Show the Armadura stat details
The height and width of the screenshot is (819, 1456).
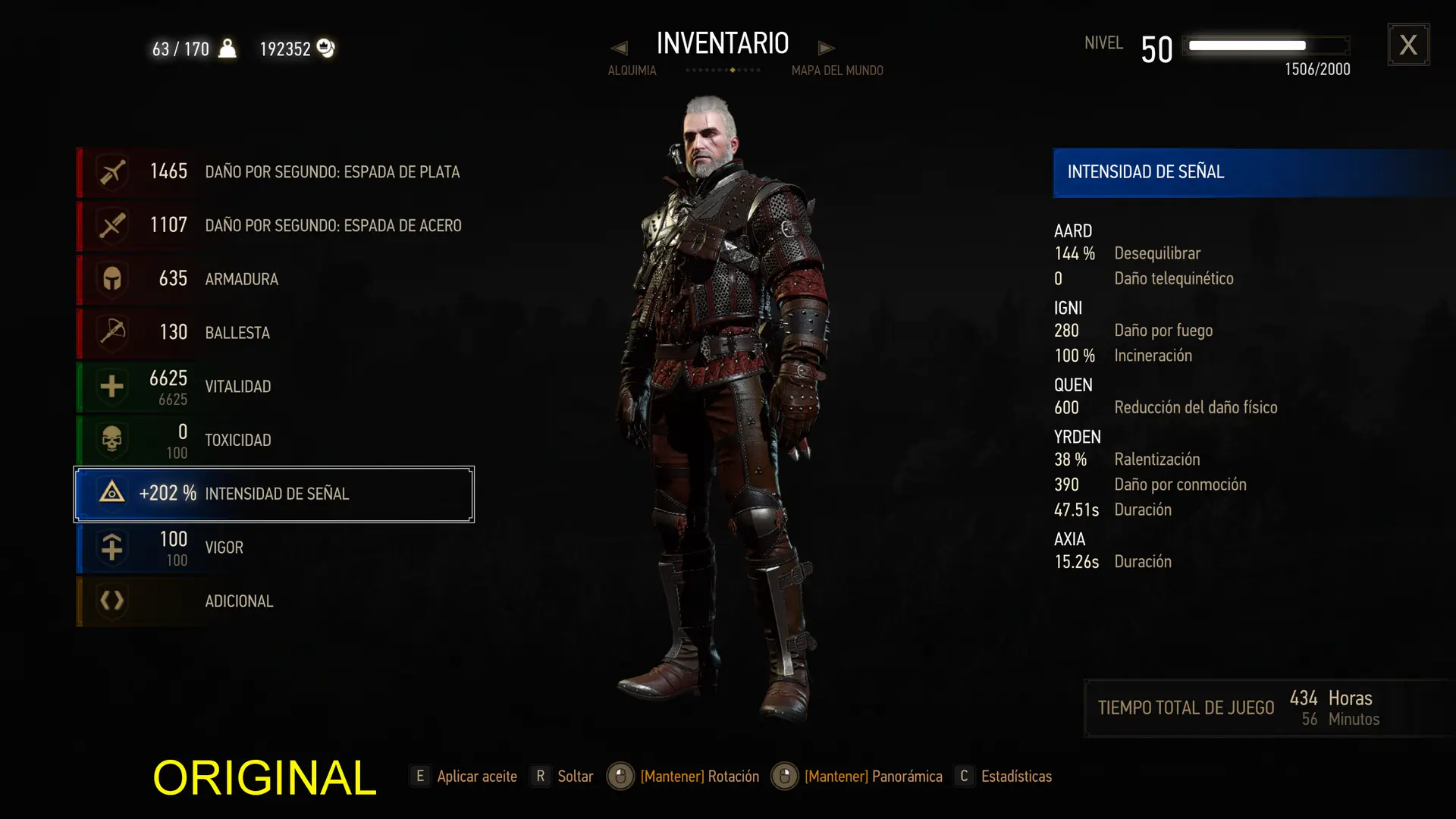pyautogui.click(x=275, y=279)
